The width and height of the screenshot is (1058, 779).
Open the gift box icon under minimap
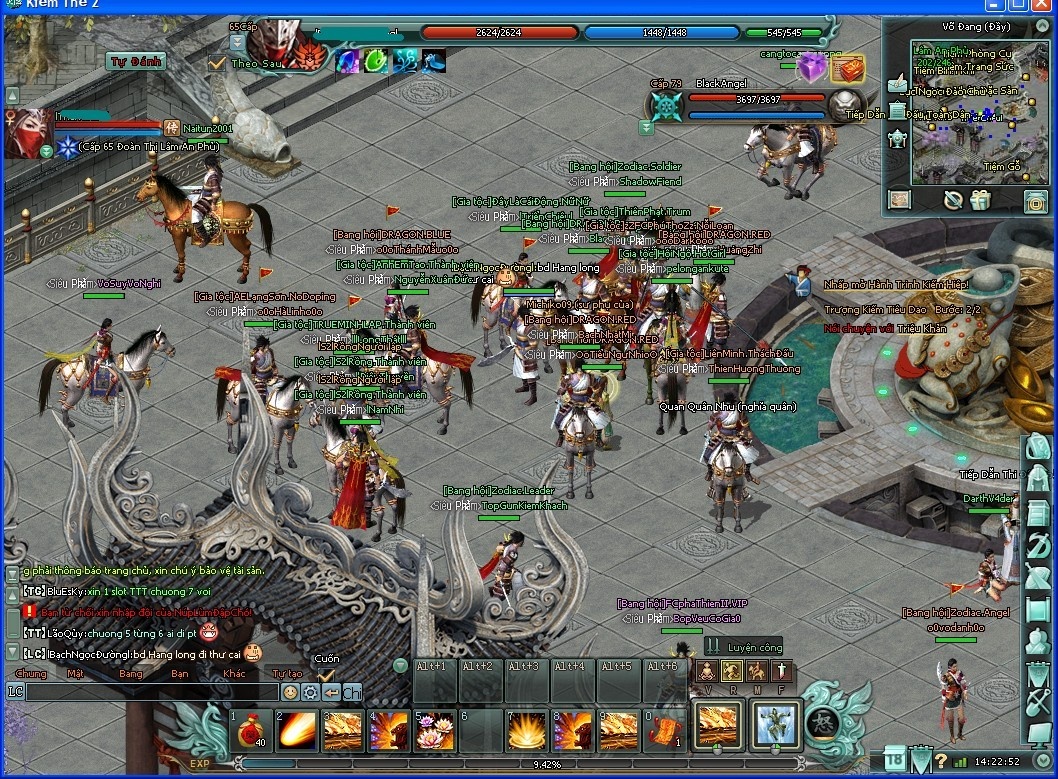coord(979,200)
